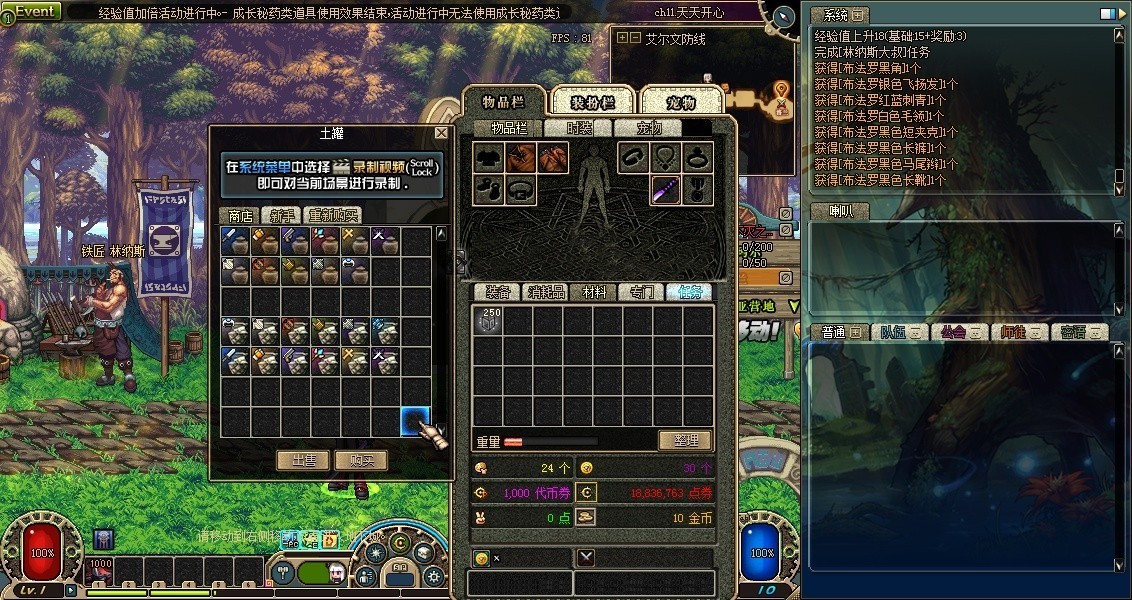Select the equipped purple weapon slot
The height and width of the screenshot is (600, 1132).
click(x=666, y=188)
